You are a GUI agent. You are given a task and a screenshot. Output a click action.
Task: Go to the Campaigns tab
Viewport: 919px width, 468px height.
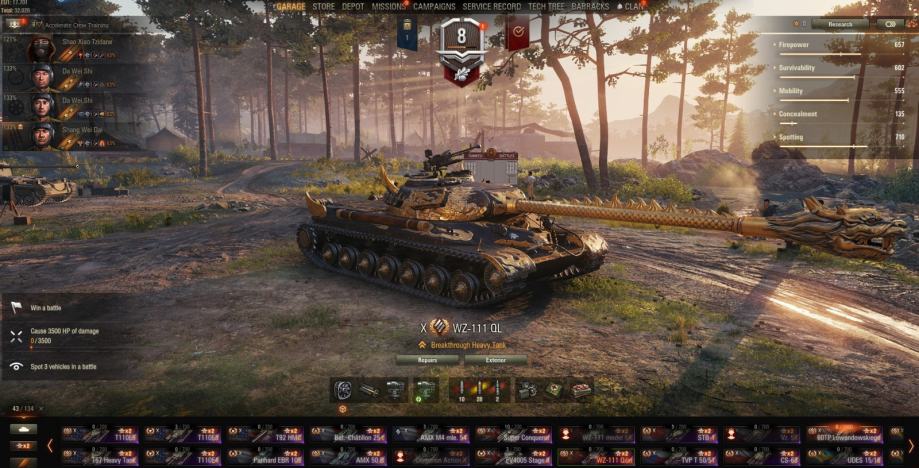click(434, 6)
